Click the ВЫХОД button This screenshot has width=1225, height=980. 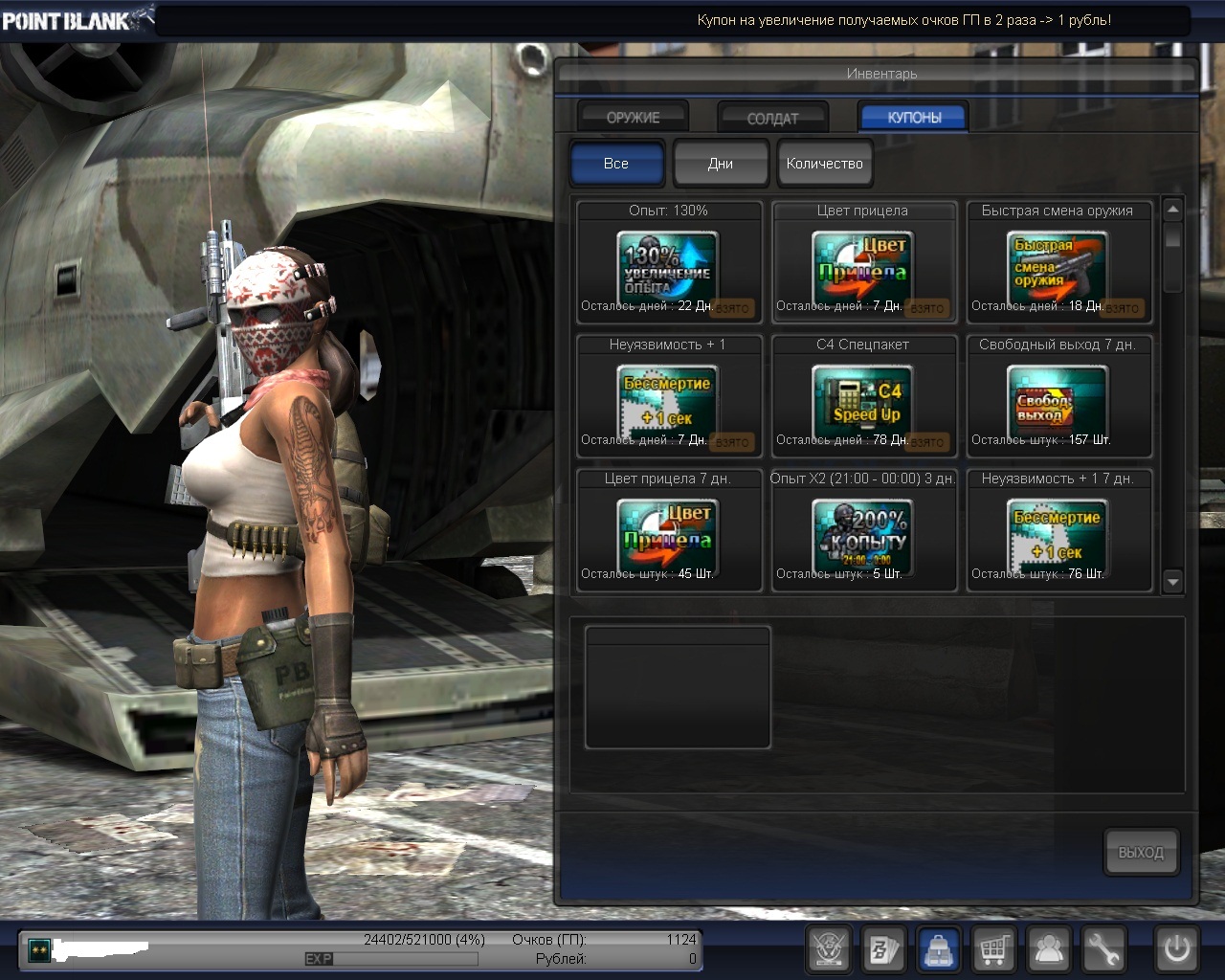click(1140, 852)
